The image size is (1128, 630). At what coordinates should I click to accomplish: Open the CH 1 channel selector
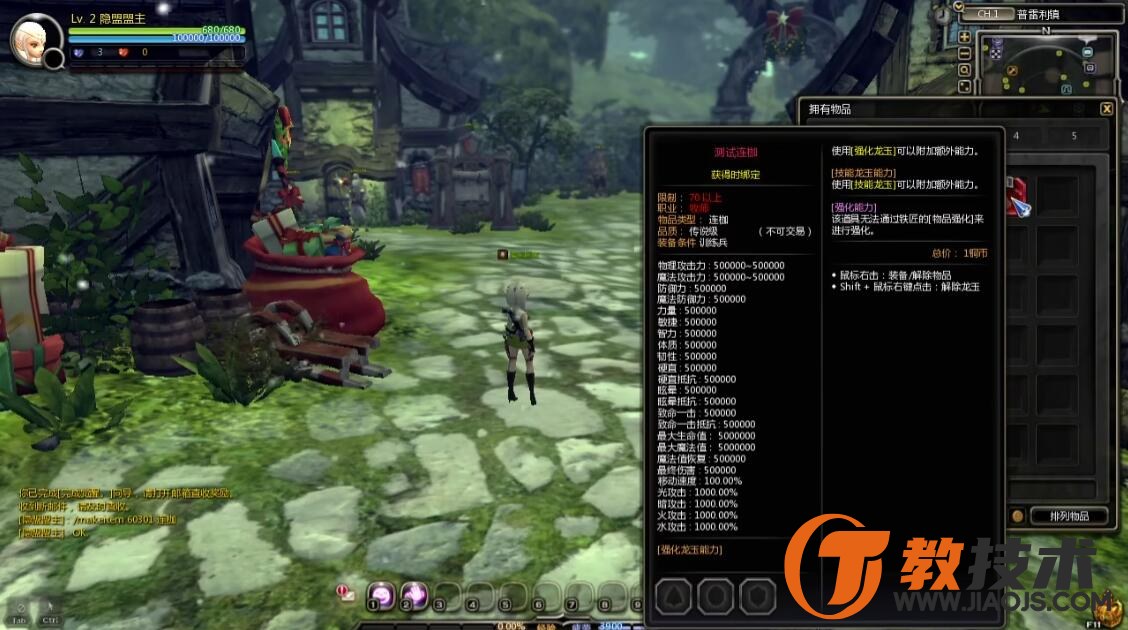pos(986,15)
